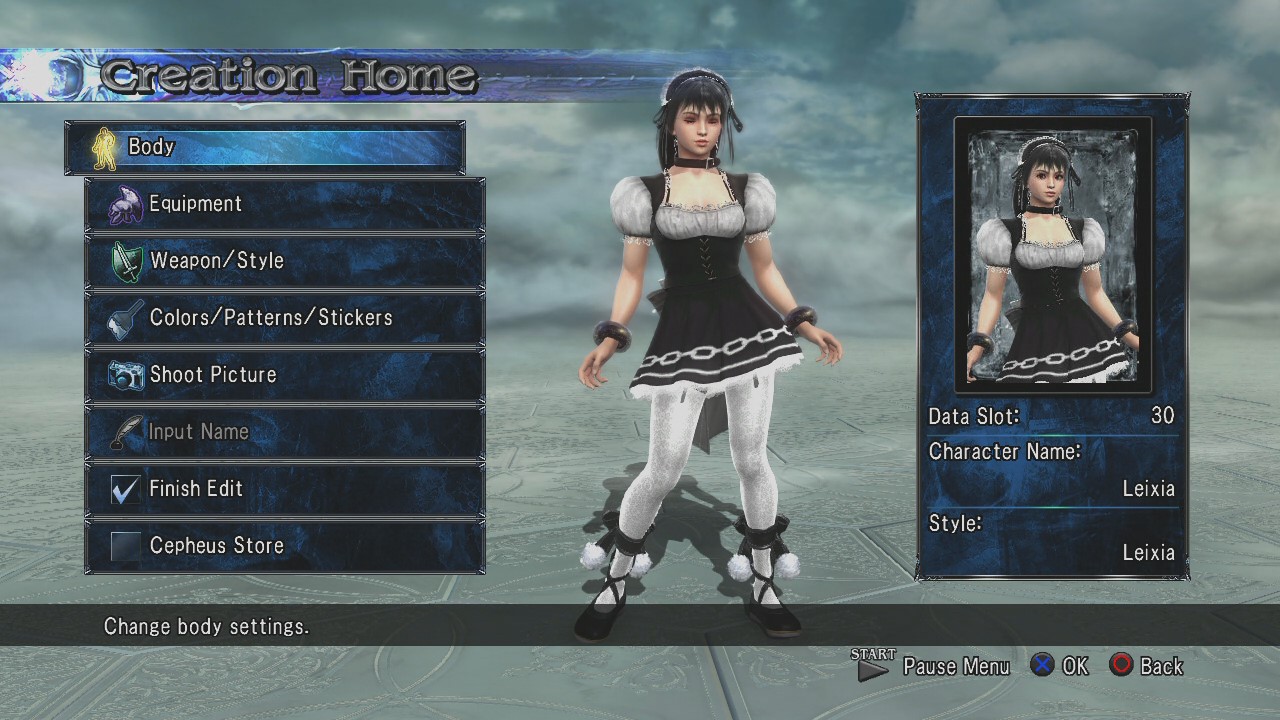Select Shoot Picture option

284,375
